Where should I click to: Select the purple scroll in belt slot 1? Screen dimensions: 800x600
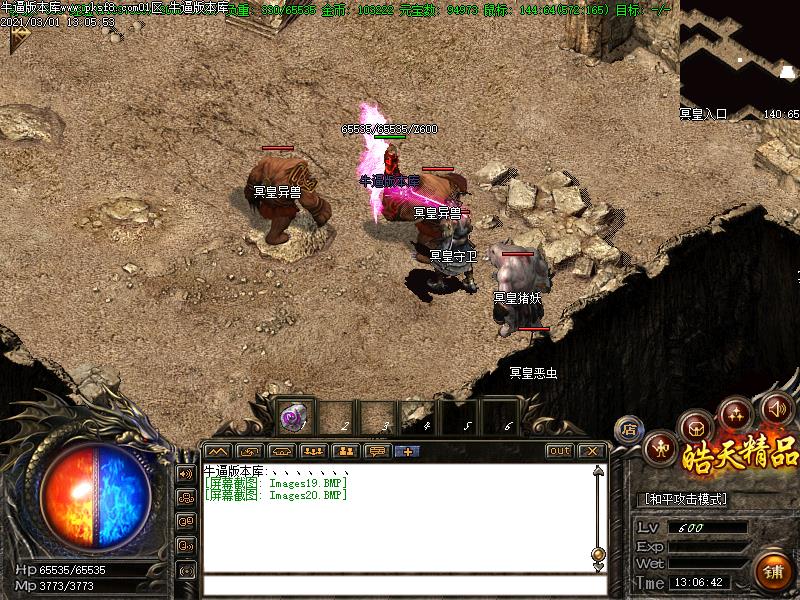point(295,414)
